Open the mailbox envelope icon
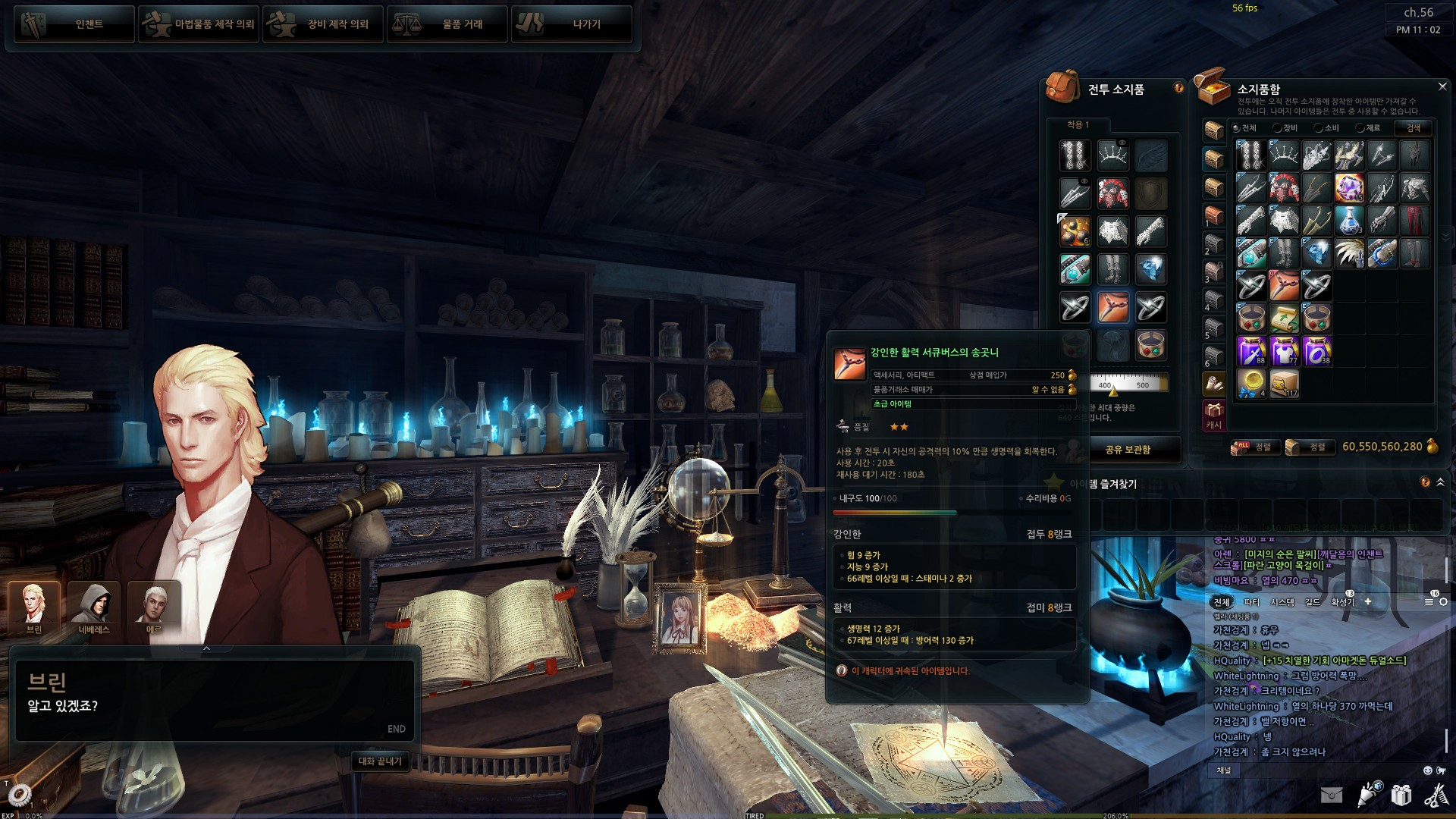The height and width of the screenshot is (819, 1456). pyautogui.click(x=1331, y=795)
